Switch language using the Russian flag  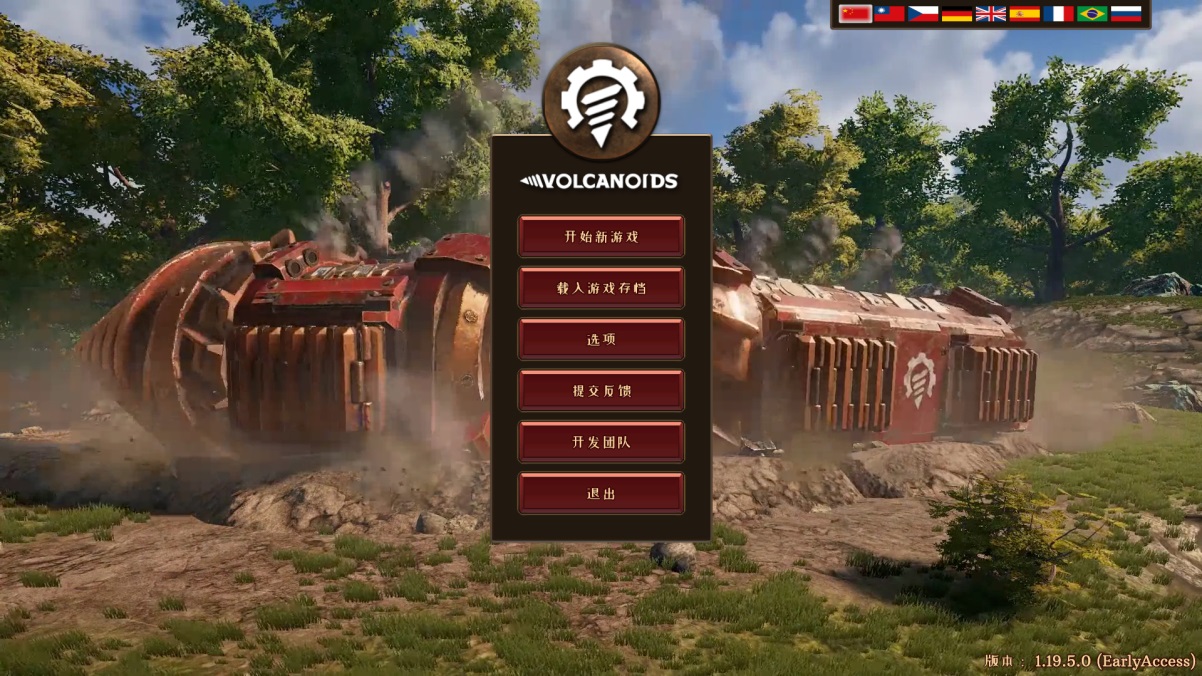click(1126, 14)
